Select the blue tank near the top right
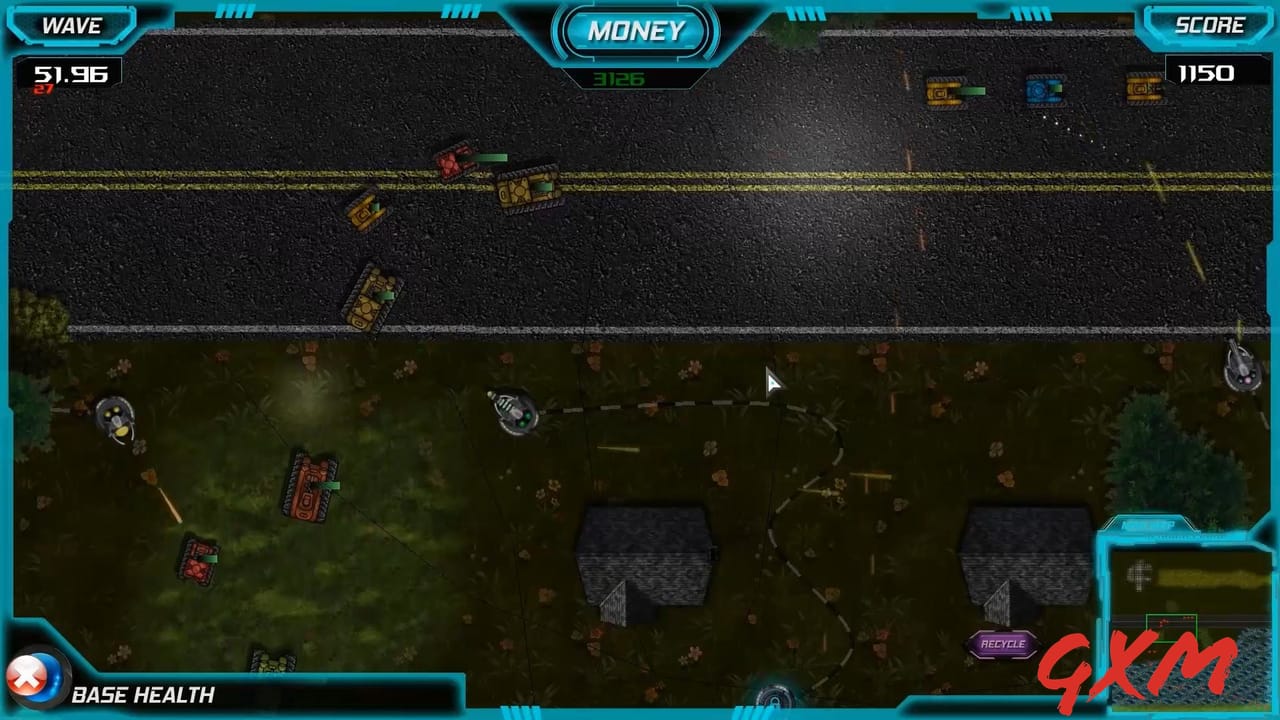The image size is (1280, 720). click(x=1043, y=90)
